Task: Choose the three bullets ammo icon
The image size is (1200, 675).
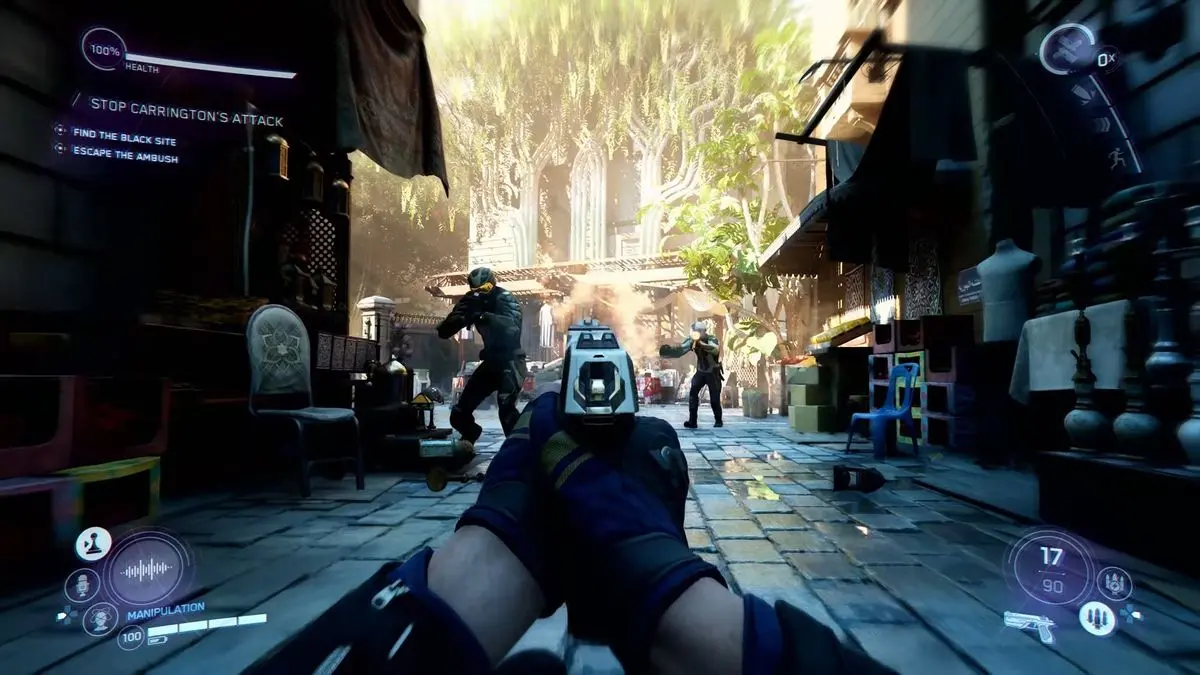Action: coord(1097,618)
